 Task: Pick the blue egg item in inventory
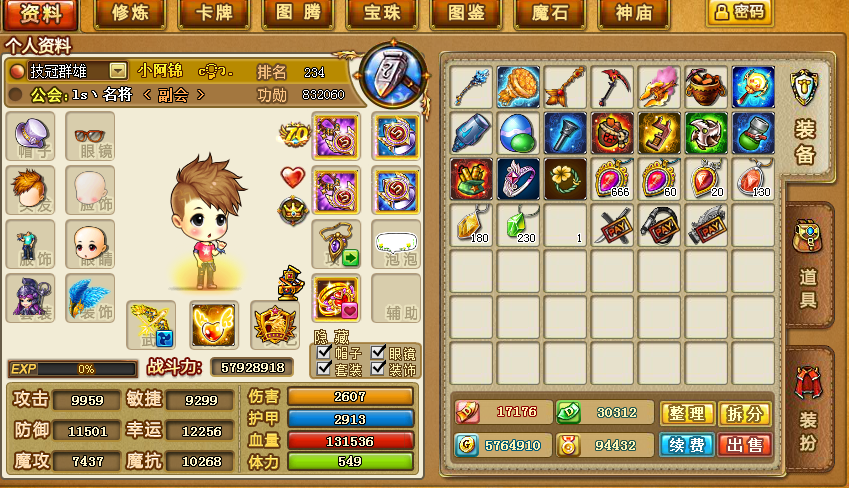coord(519,133)
